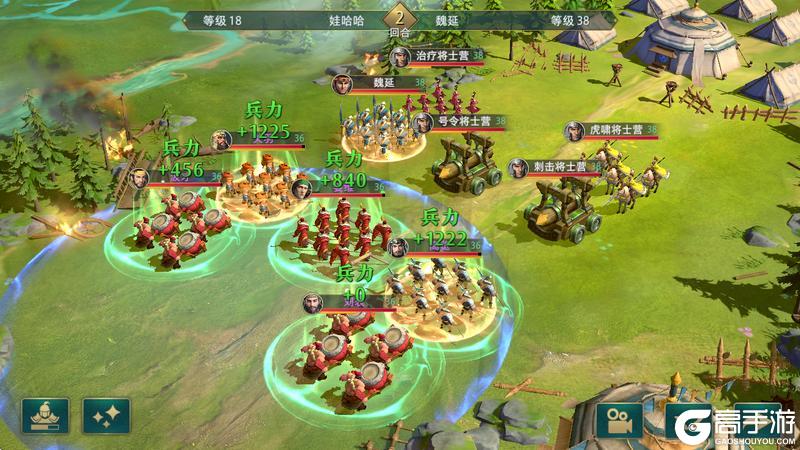Viewport: 800px width, 450px height.
Task: Toggle the soldier helmet troop display button
Action: click(45, 414)
